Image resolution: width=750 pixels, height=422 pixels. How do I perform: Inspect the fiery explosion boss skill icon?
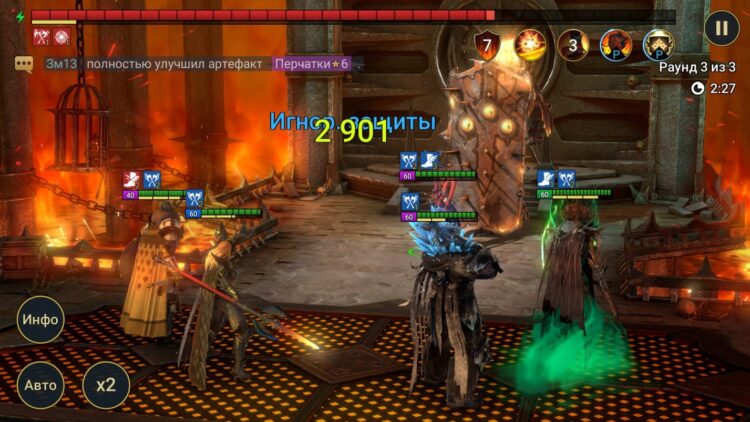tap(530, 45)
